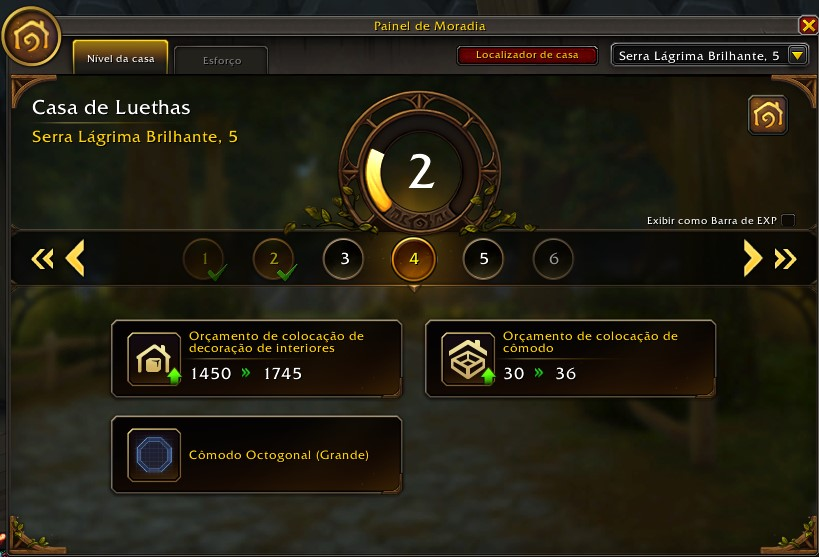Image resolution: width=819 pixels, height=557 pixels.
Task: Select the highlighted level 4 node
Action: click(414, 259)
